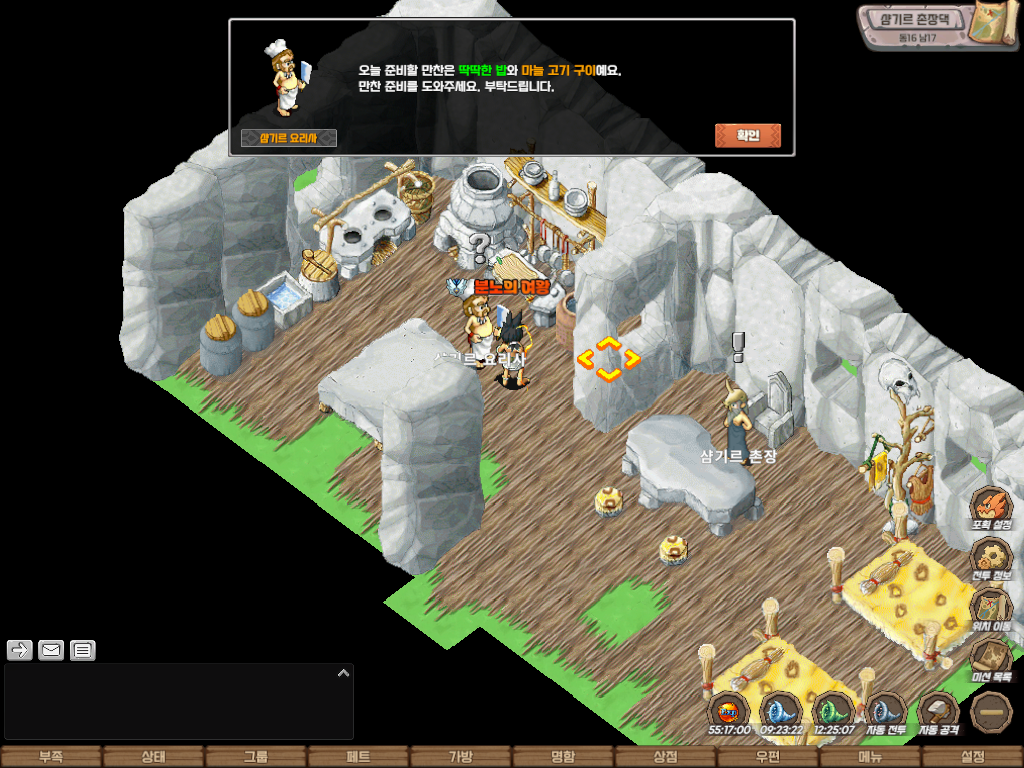Confirm the chef's dialogue with 확인
The image size is (1024, 768).
point(747,136)
